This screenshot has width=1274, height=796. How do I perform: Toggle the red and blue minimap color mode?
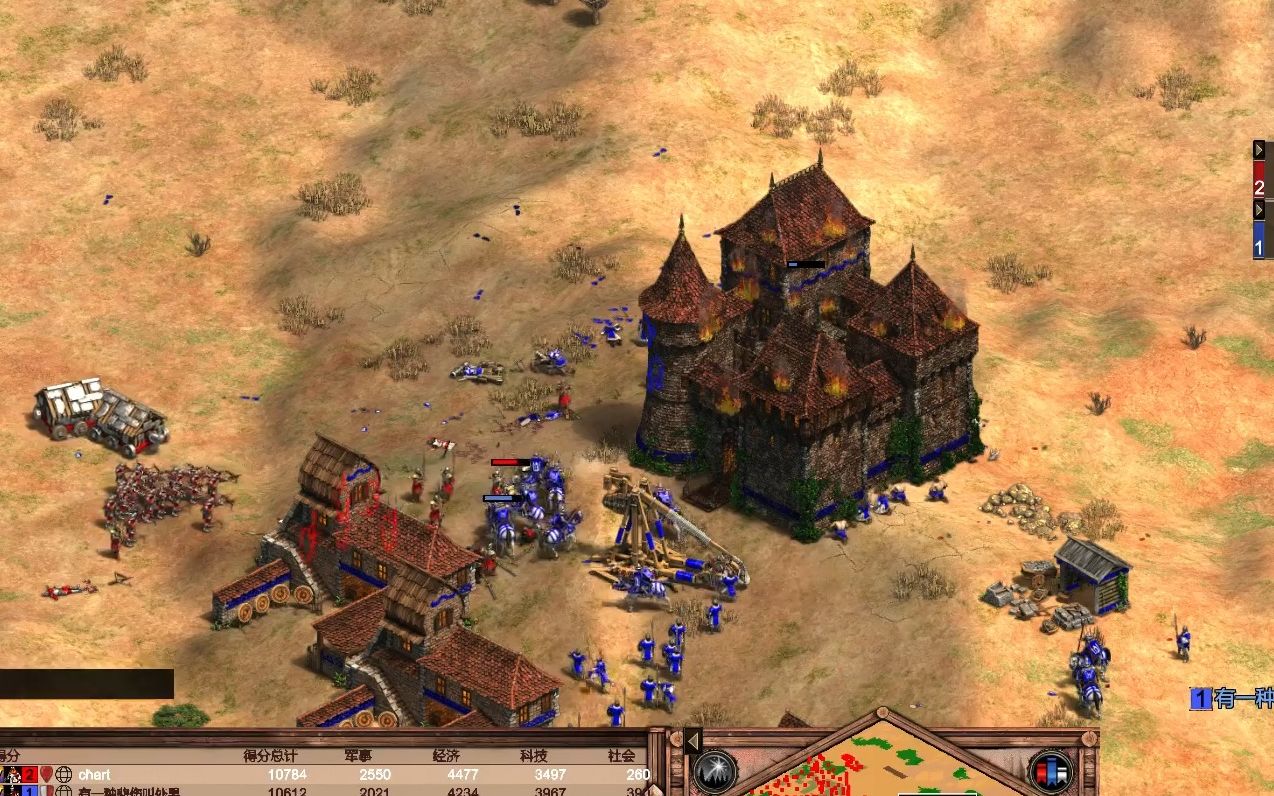coord(1050,771)
